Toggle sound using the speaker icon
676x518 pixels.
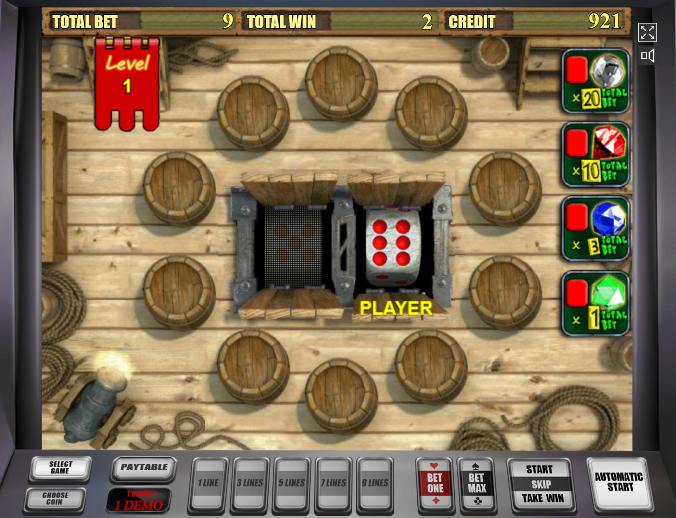click(647, 56)
